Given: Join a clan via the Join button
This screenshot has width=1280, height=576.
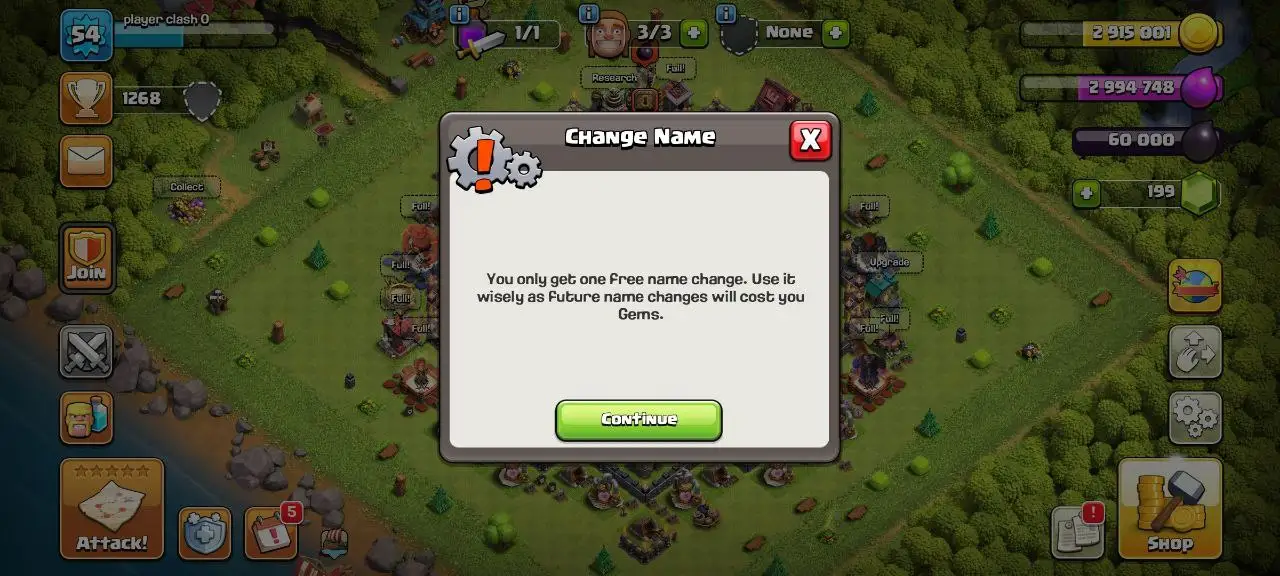Looking at the screenshot, I should 87,258.
